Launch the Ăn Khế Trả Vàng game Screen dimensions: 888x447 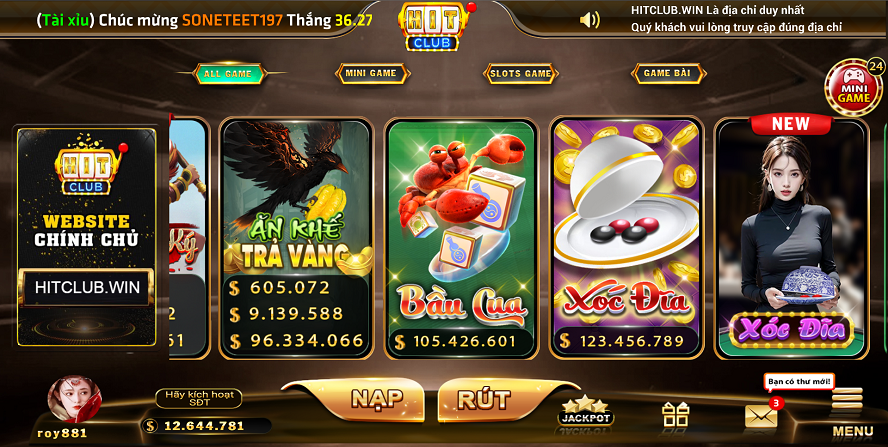[296, 238]
